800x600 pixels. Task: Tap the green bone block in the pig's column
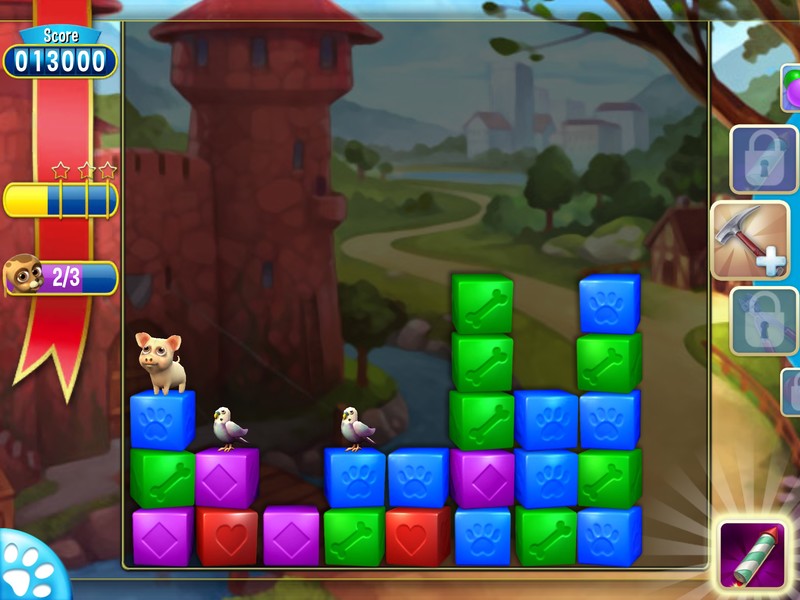(162, 477)
